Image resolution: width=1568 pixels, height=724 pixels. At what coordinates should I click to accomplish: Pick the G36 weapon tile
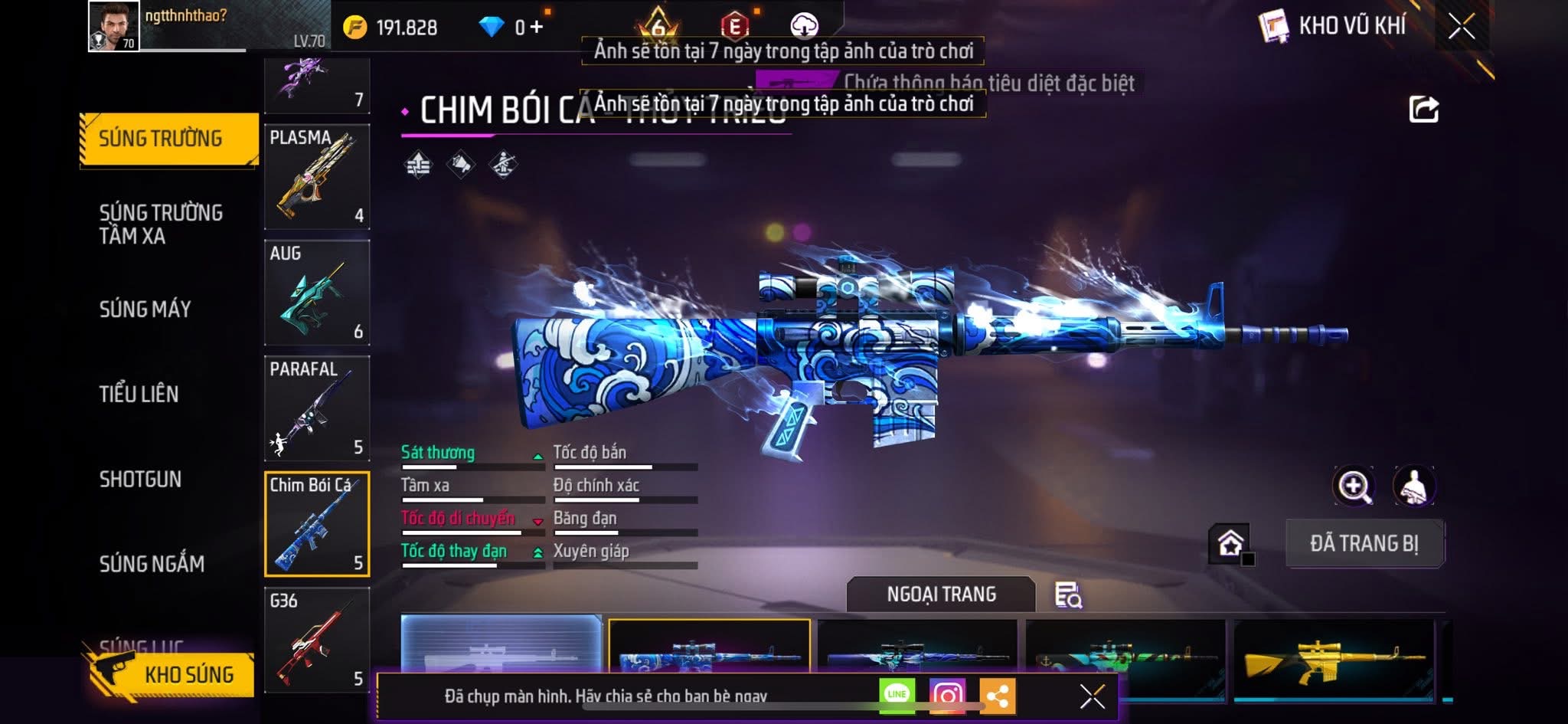point(317,640)
